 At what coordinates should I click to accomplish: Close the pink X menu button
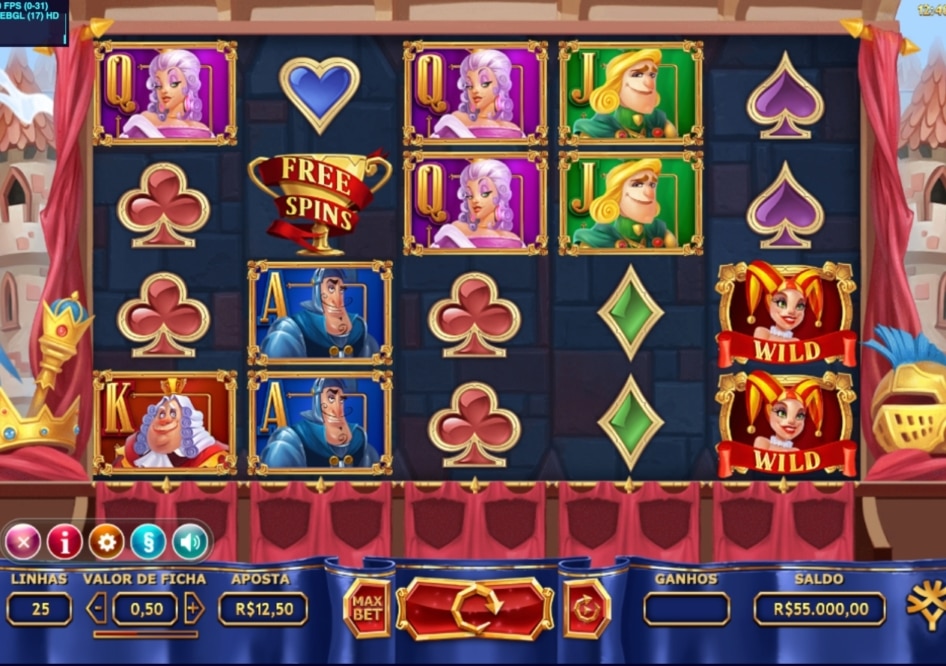click(x=23, y=542)
